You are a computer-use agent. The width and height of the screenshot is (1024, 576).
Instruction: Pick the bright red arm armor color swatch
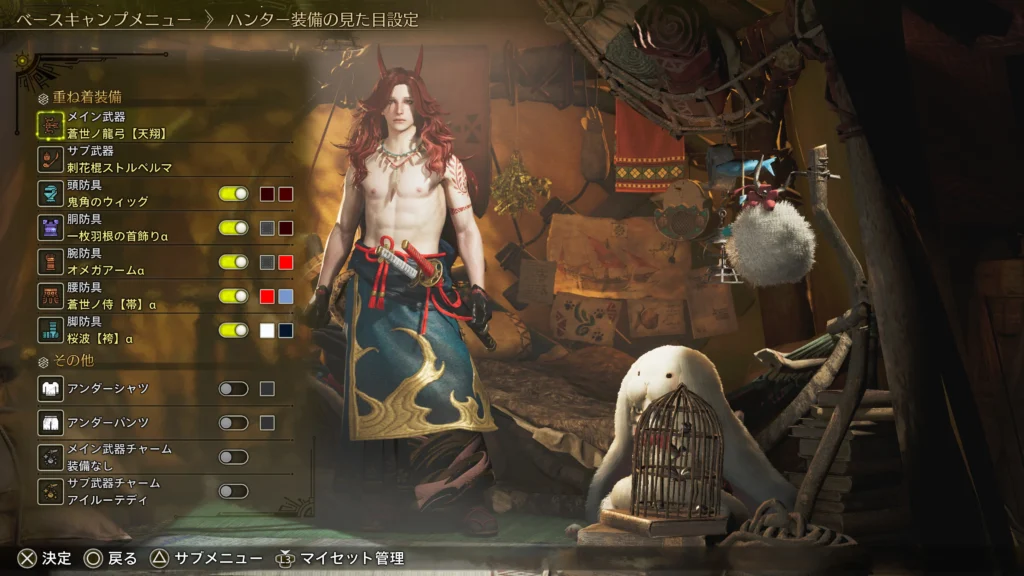pos(285,262)
